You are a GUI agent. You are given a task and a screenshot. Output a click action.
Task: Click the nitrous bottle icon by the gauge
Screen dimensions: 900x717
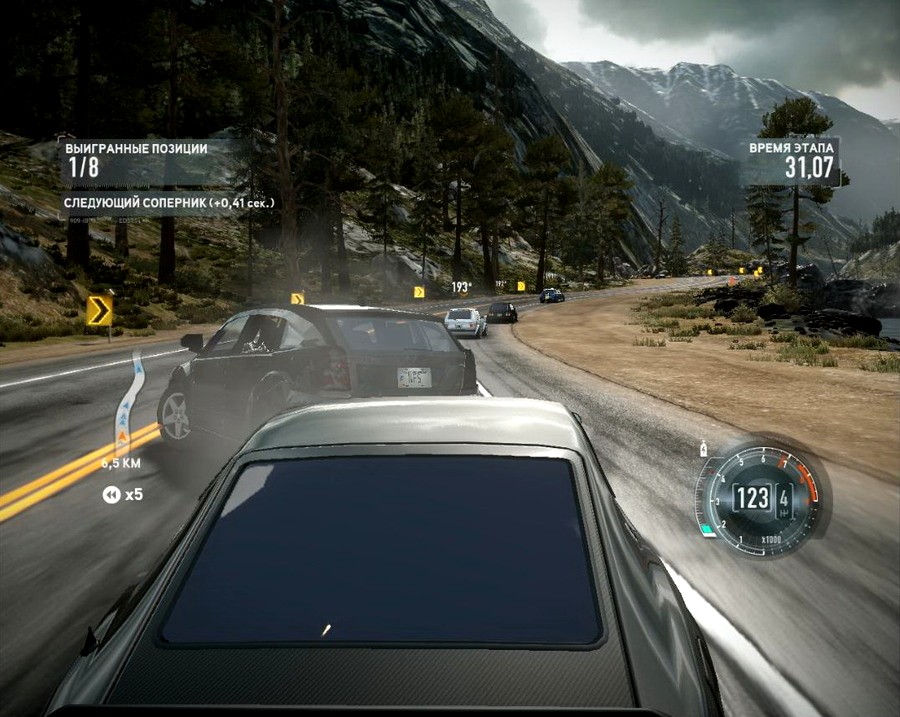pyautogui.click(x=705, y=449)
